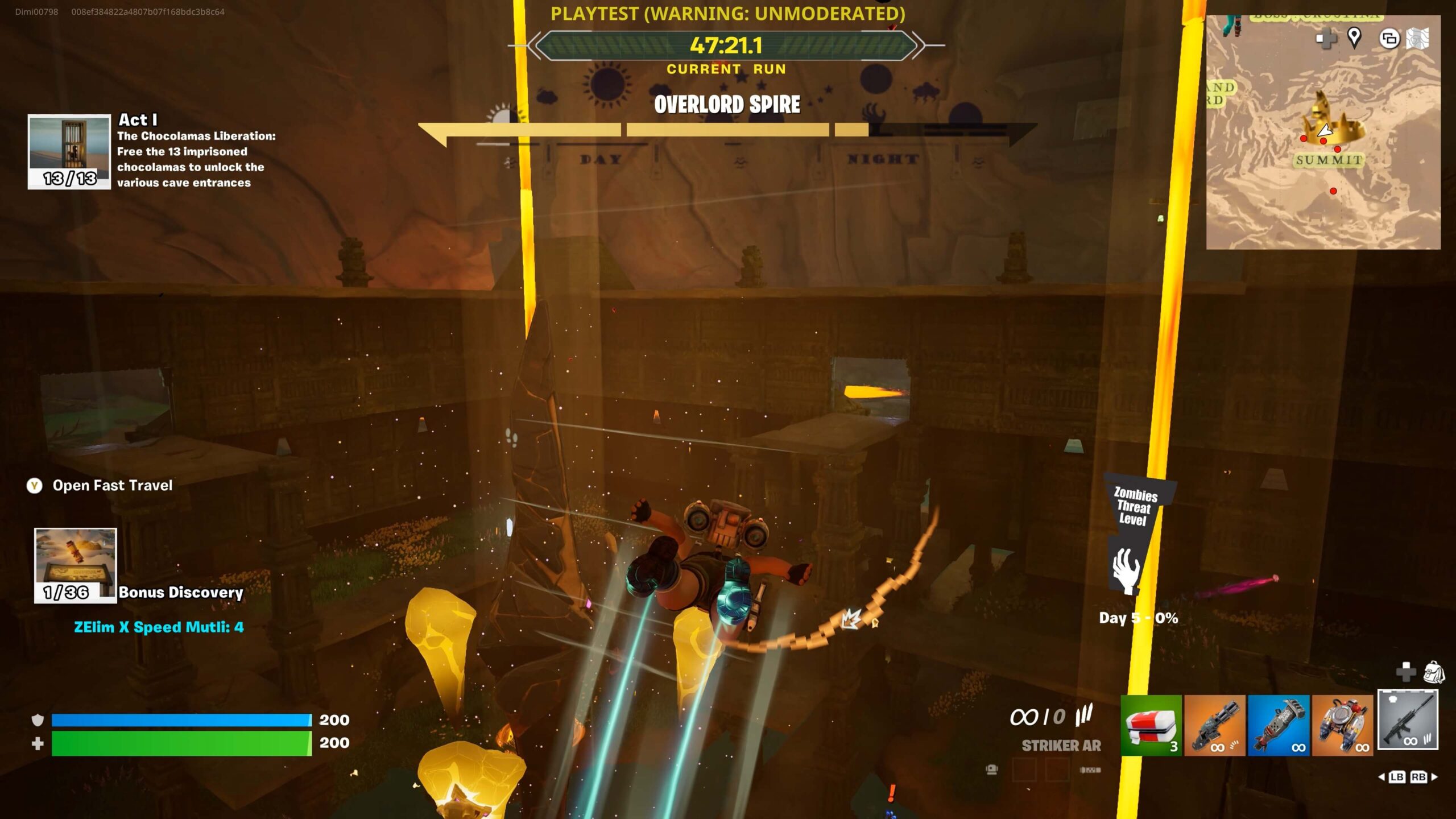1456x819 pixels.
Task: Open the folded full-map icon
Action: click(x=1417, y=39)
